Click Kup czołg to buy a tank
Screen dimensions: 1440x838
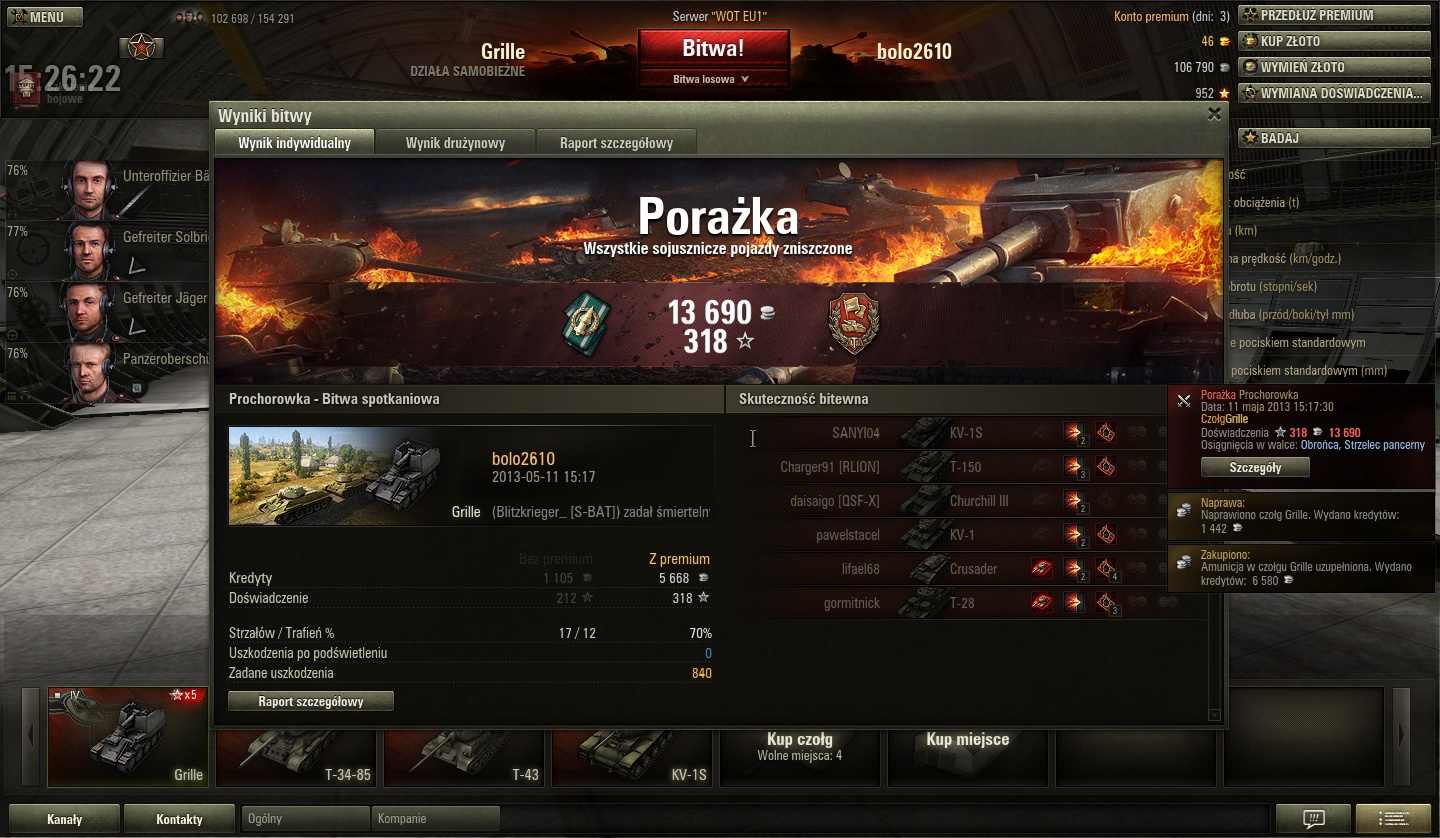(x=800, y=746)
